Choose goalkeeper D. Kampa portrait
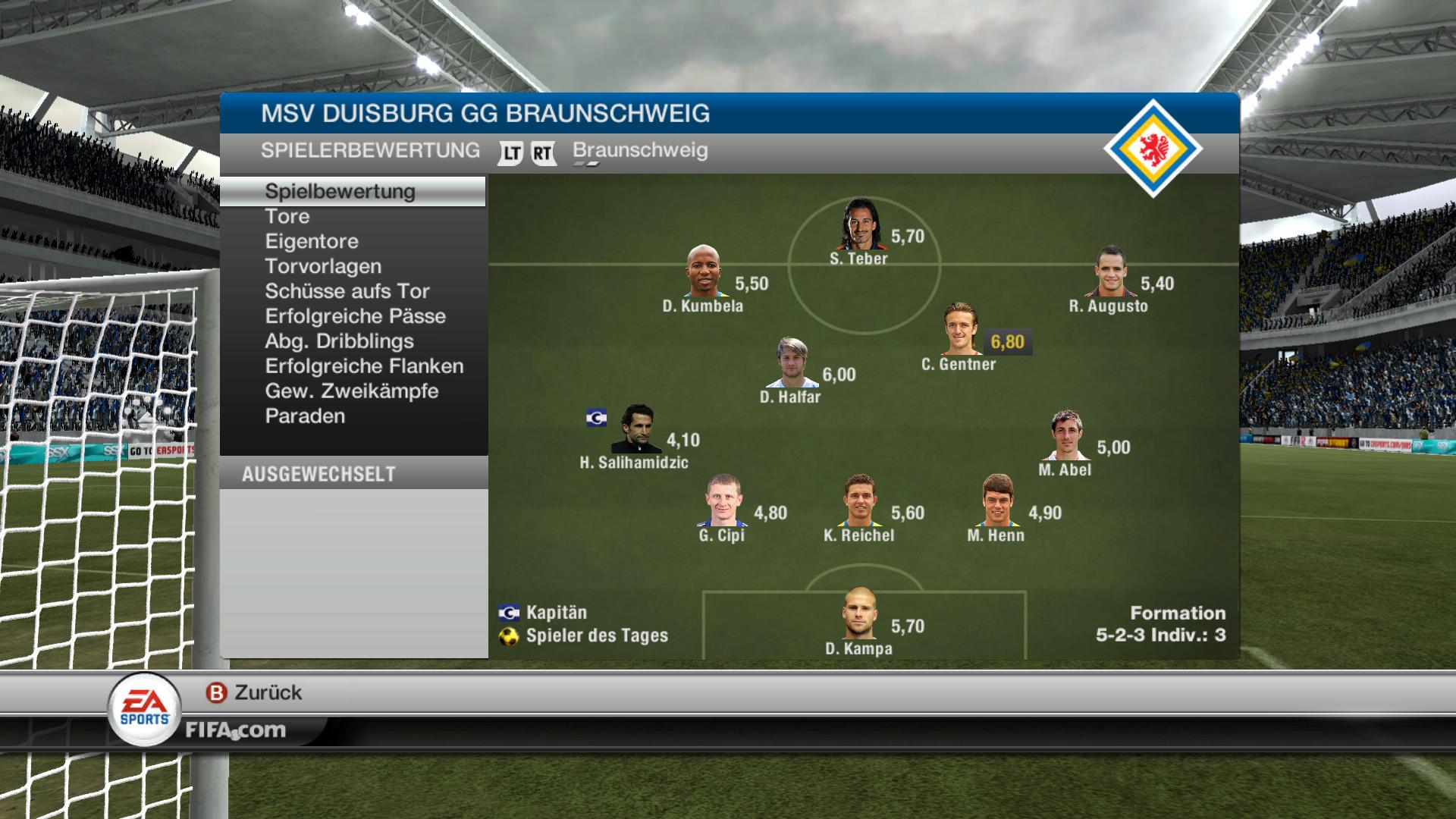 [859, 613]
